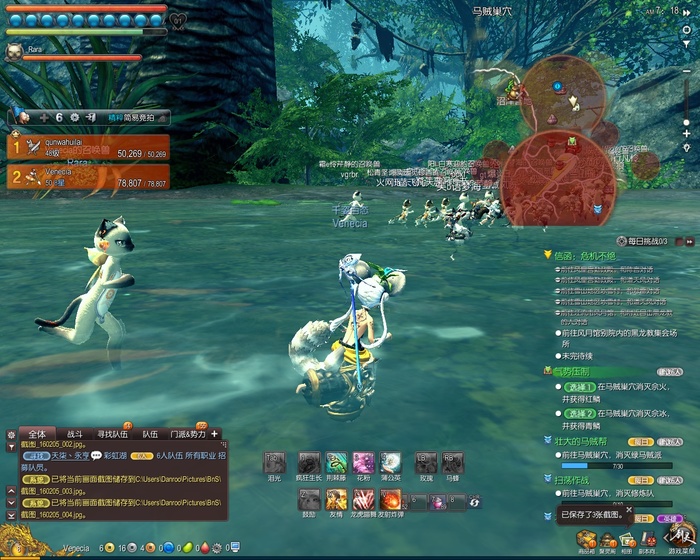Activate the 荆棘藤 skill
The height and width of the screenshot is (560, 700).
tap(336, 463)
